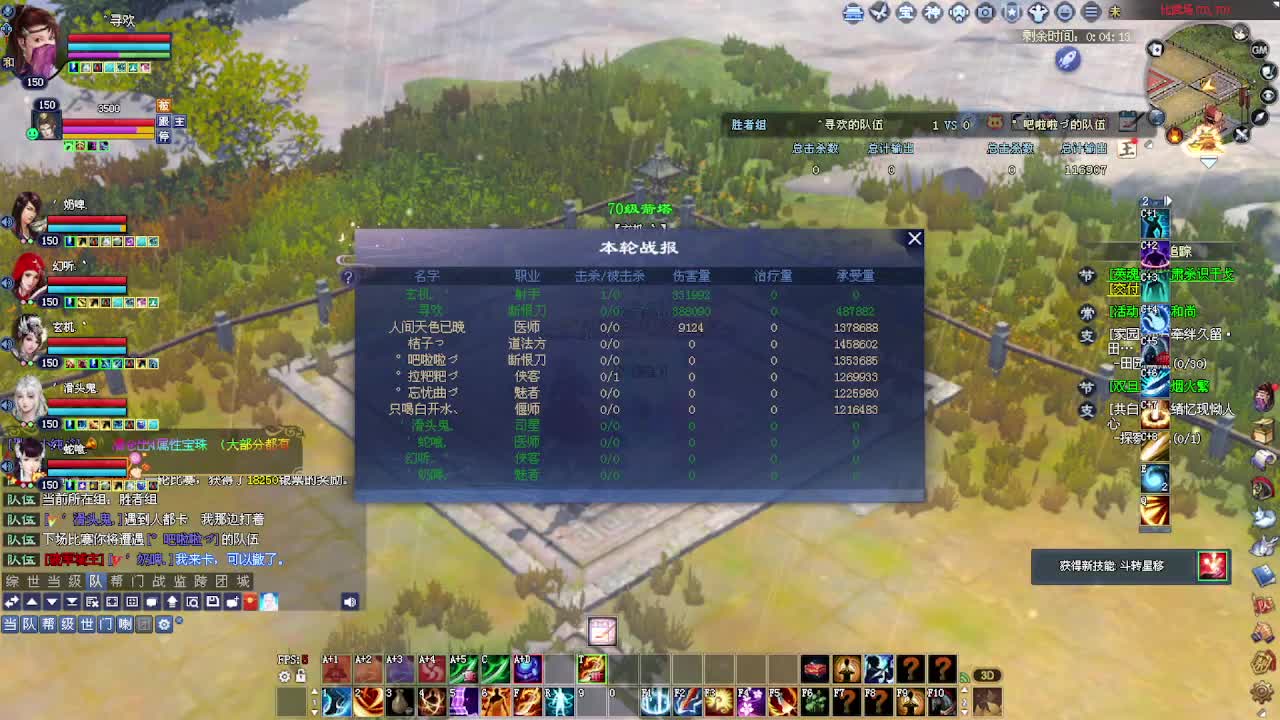Click the smiley face icon at top right

click(1062, 13)
